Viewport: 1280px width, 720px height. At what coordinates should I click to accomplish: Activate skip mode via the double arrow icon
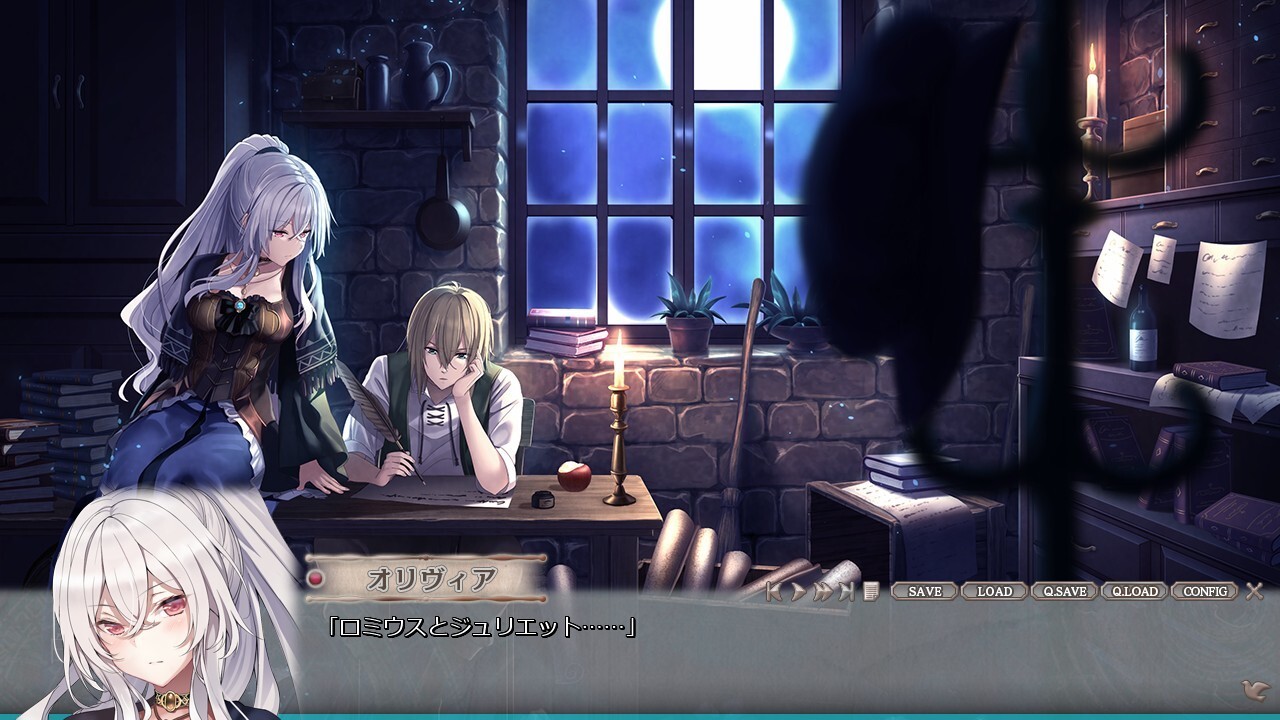823,590
